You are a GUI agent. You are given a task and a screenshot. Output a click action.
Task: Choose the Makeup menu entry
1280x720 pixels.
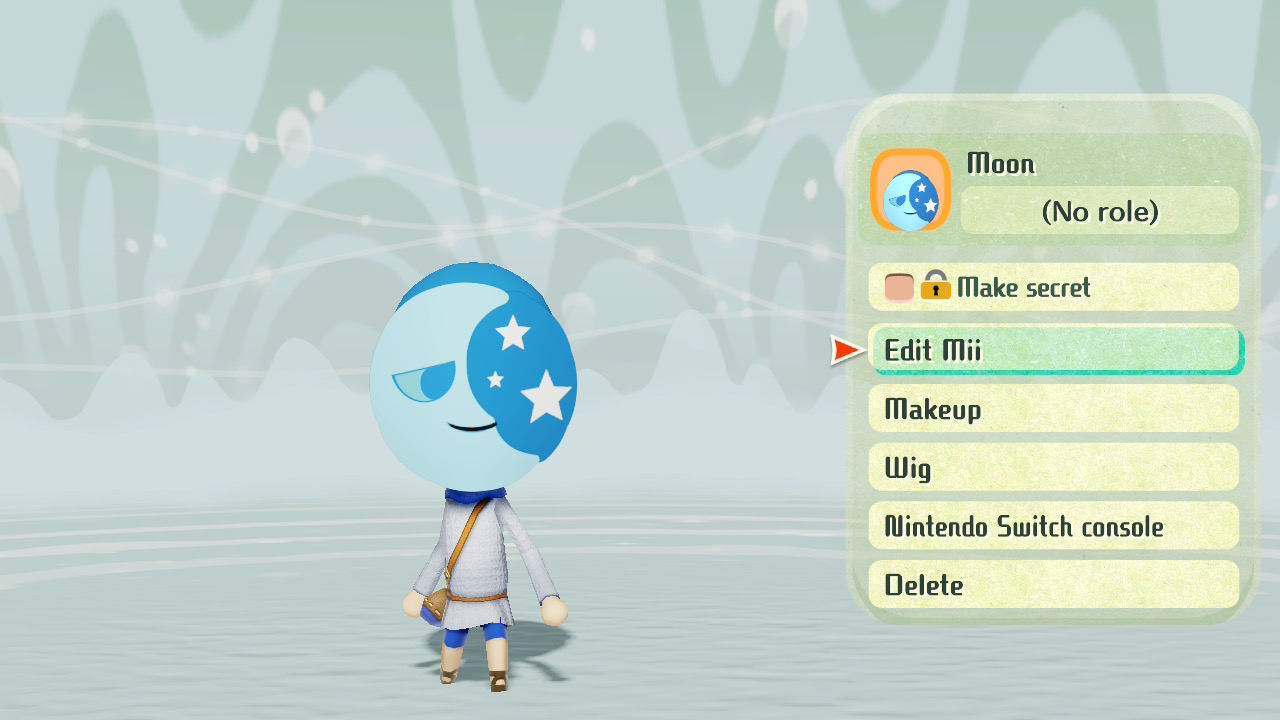pyautogui.click(x=1053, y=409)
